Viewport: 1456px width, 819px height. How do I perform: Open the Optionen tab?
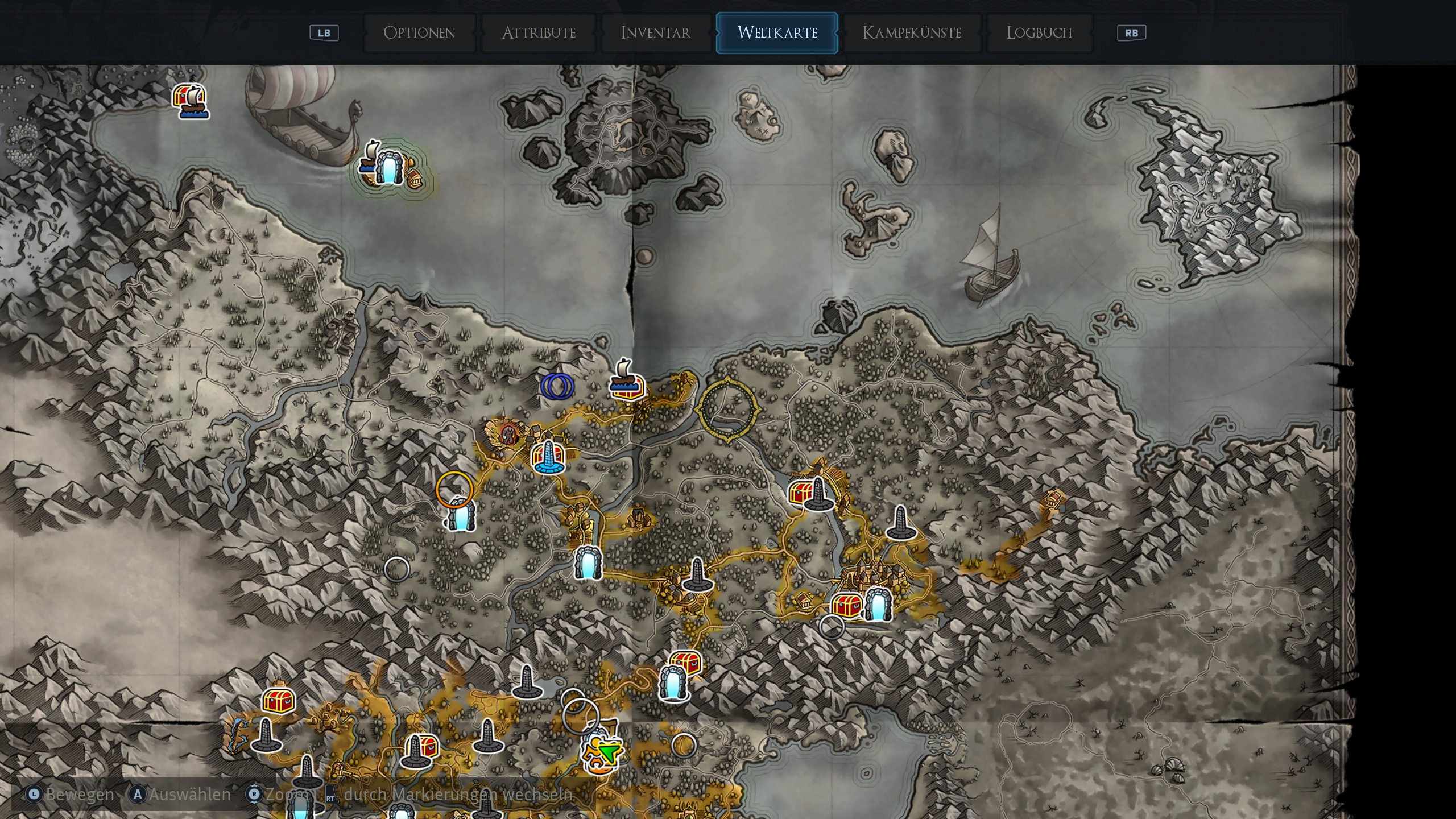pyautogui.click(x=419, y=33)
